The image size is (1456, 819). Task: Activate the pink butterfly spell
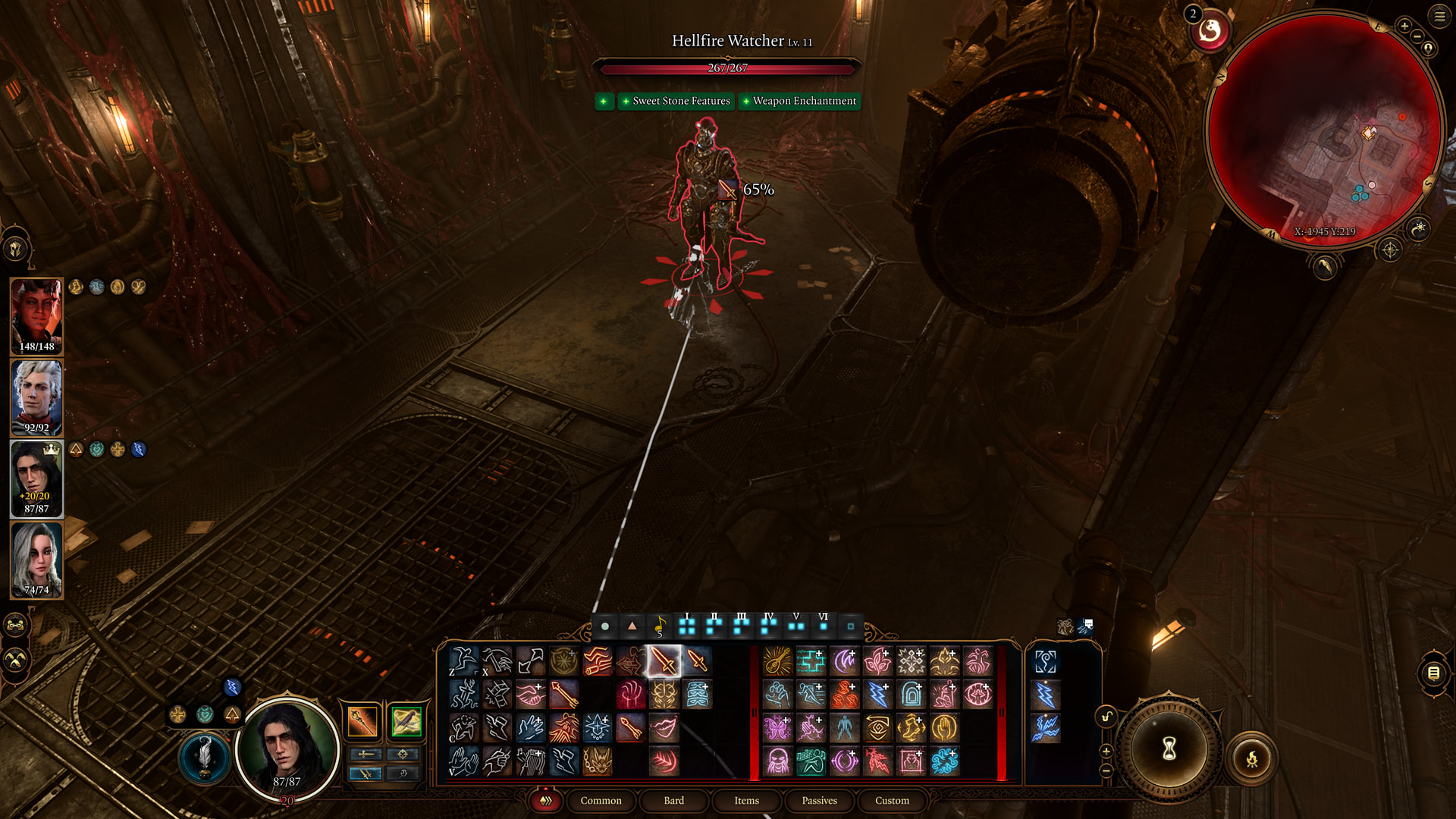[x=777, y=728]
